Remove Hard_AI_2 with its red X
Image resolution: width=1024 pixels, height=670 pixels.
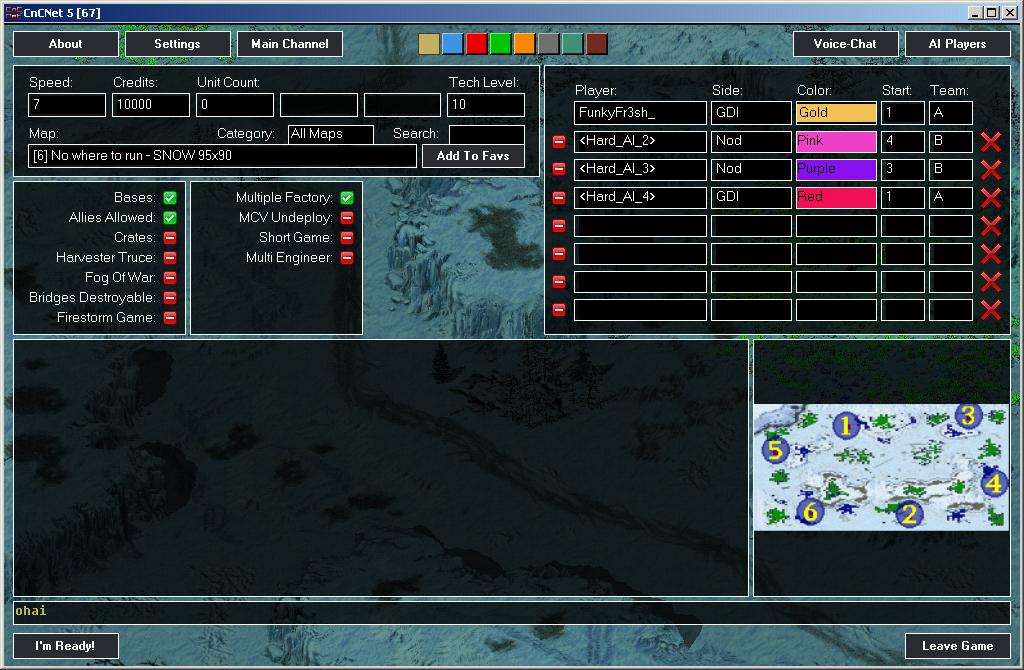pos(991,142)
